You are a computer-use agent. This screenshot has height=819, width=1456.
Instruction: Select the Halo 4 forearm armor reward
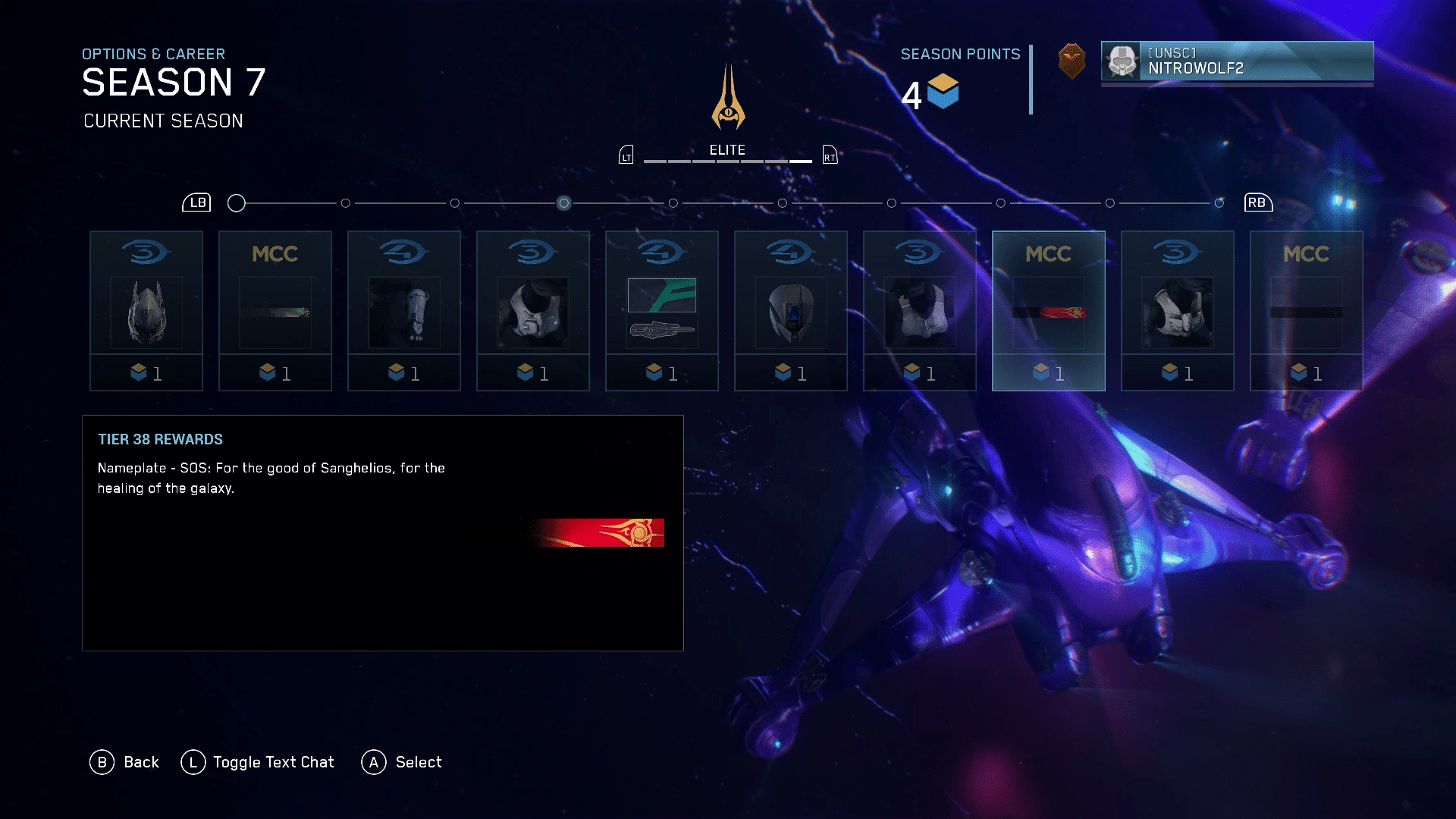[404, 311]
